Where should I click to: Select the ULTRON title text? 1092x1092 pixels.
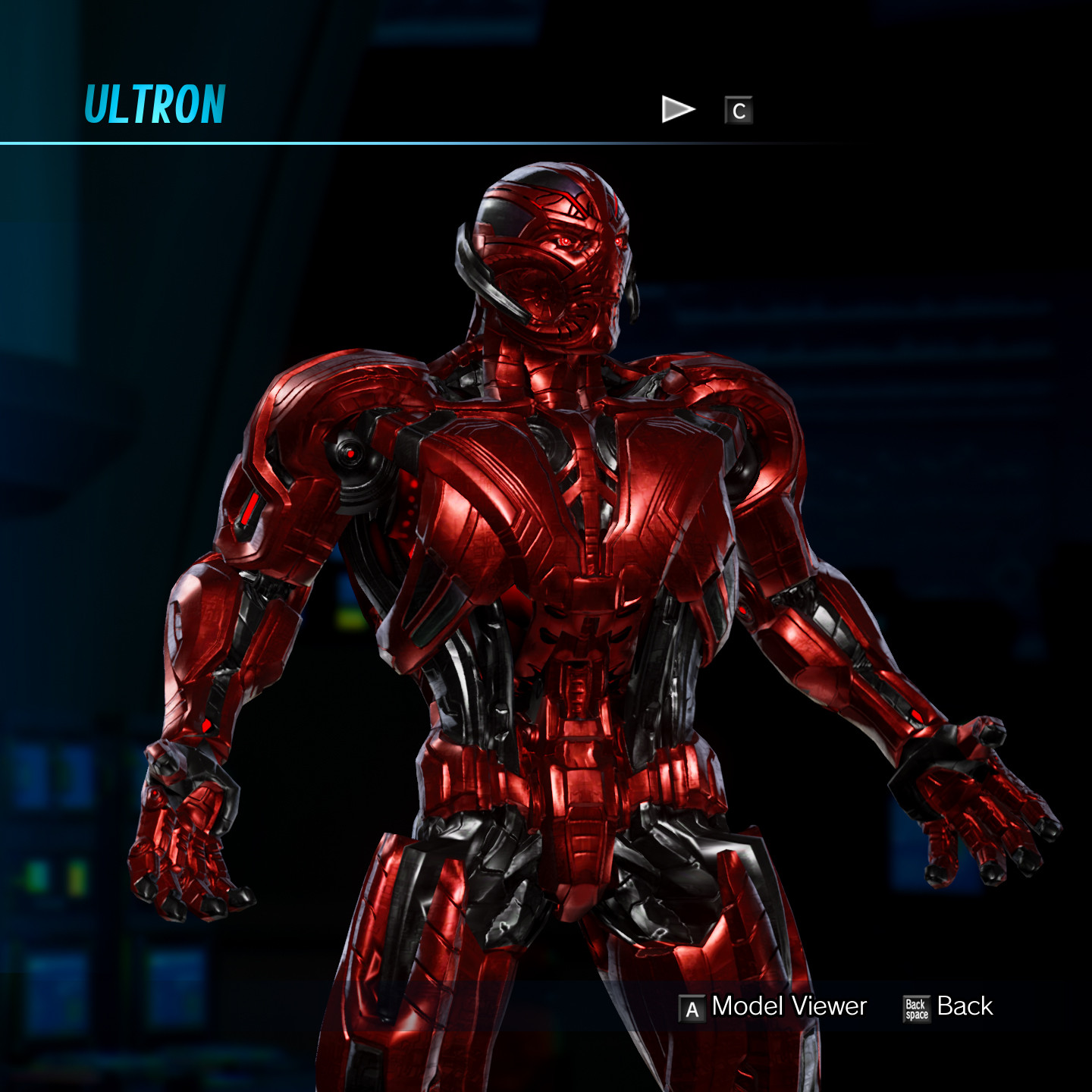tap(154, 103)
